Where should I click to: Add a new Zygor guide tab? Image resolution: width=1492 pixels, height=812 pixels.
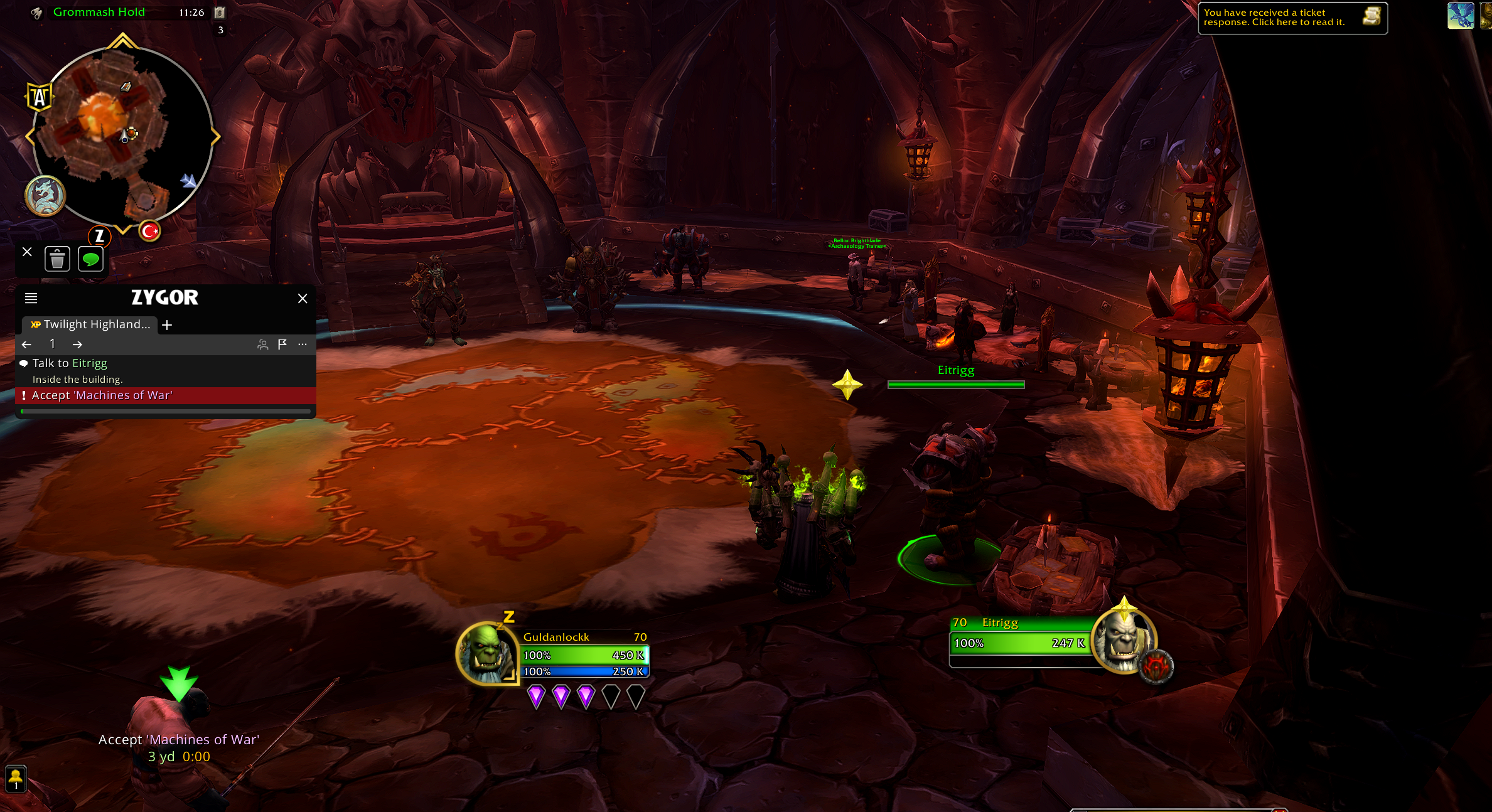click(x=167, y=325)
